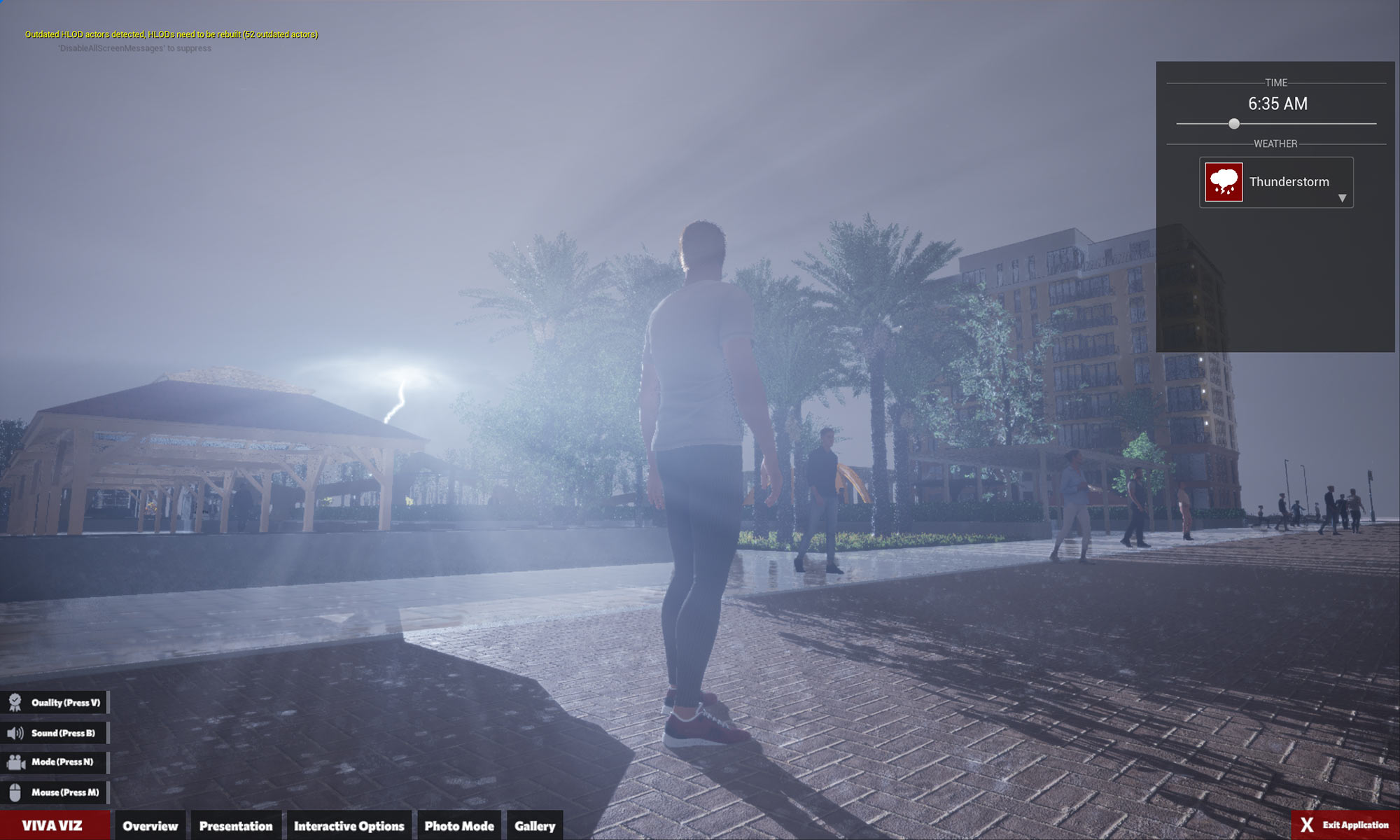1400x840 pixels.
Task: Open the Thunderstorm weather dropdown
Action: [x=1342, y=198]
